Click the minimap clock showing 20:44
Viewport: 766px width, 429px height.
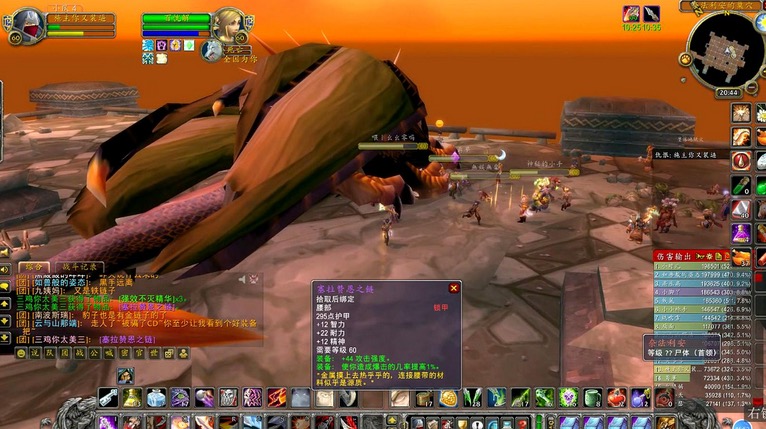click(x=728, y=92)
